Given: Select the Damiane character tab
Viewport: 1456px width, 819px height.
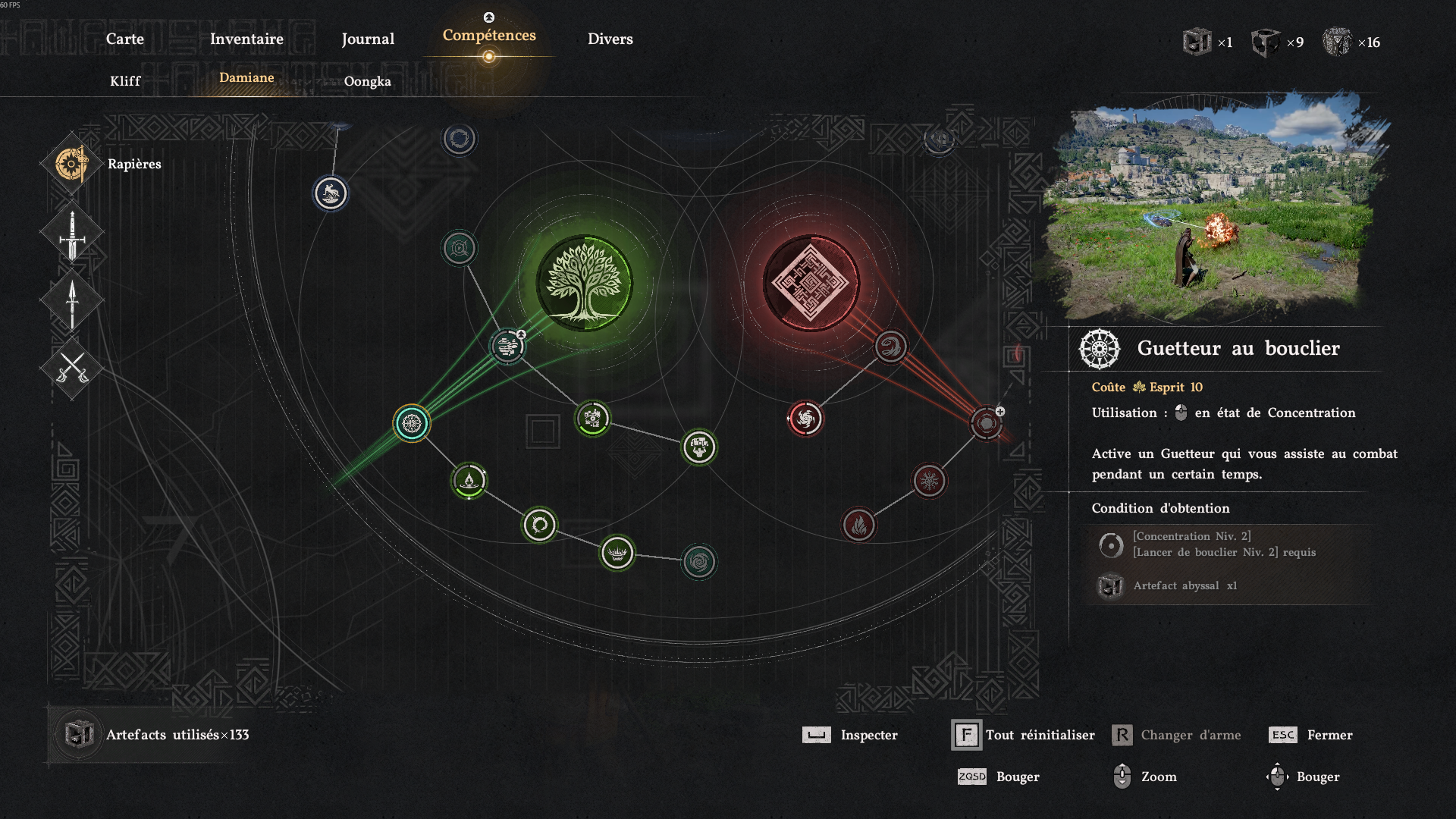Looking at the screenshot, I should coord(246,77).
